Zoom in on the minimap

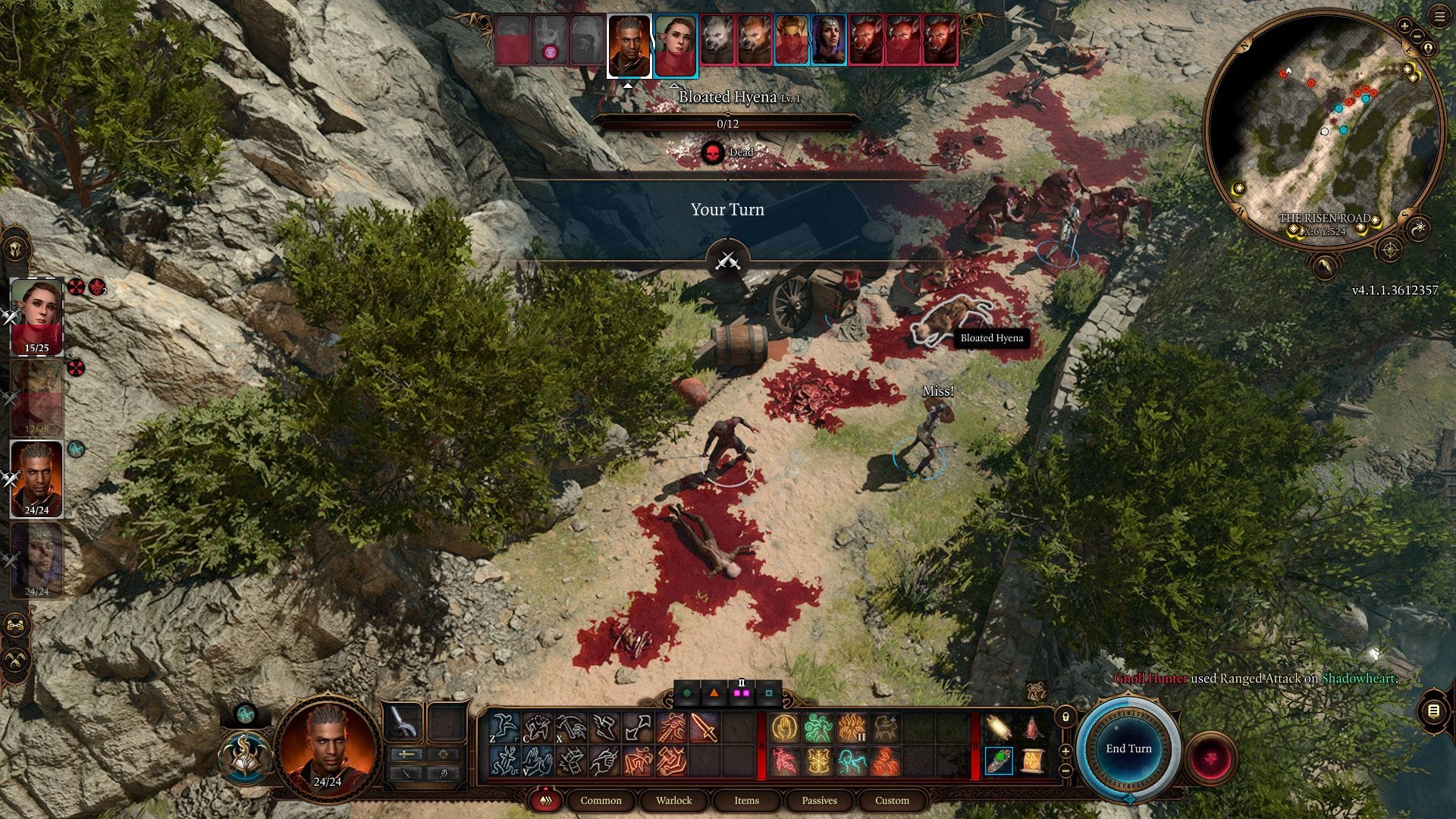pyautogui.click(x=1404, y=27)
